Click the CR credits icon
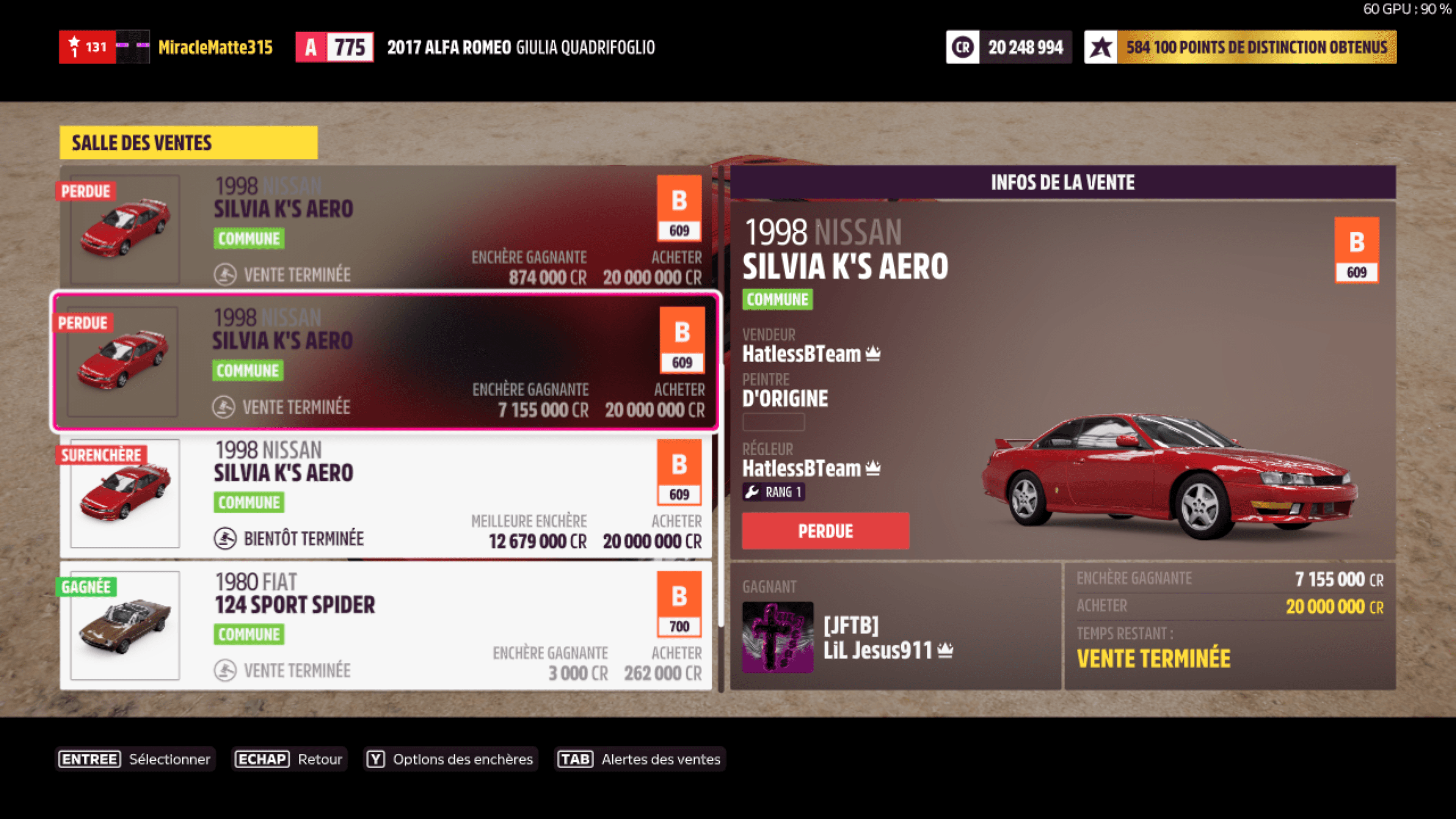Viewport: 1456px width, 819px height. pyautogui.click(x=963, y=47)
